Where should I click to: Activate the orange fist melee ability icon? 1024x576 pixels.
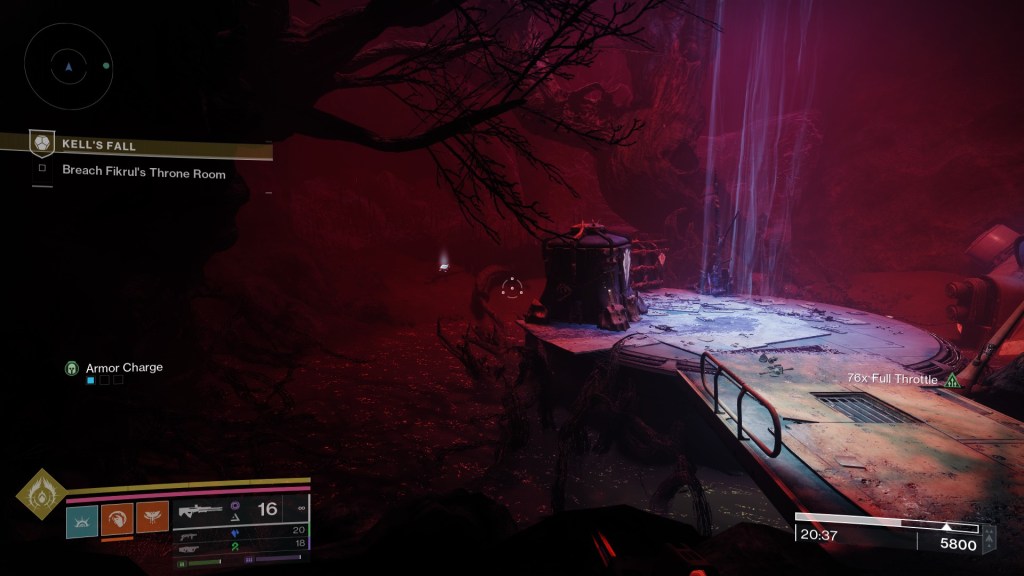point(117,519)
